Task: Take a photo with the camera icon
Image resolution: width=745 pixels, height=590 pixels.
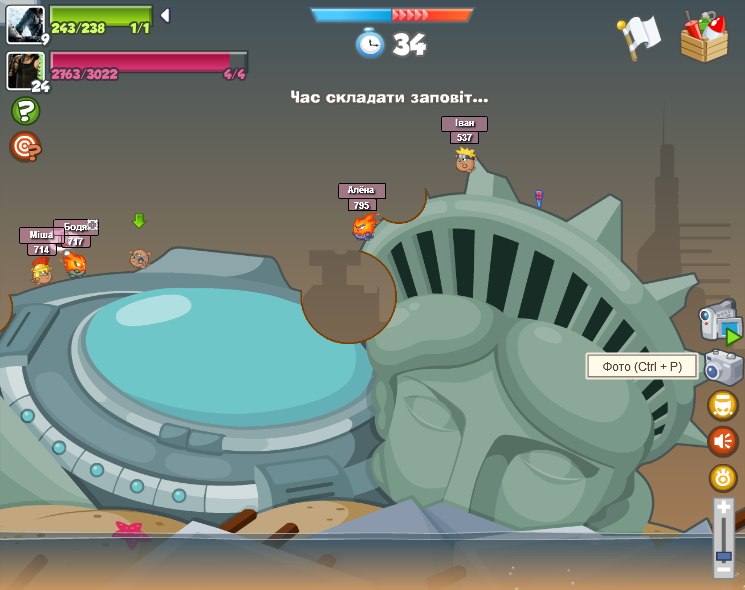Action: point(723,367)
